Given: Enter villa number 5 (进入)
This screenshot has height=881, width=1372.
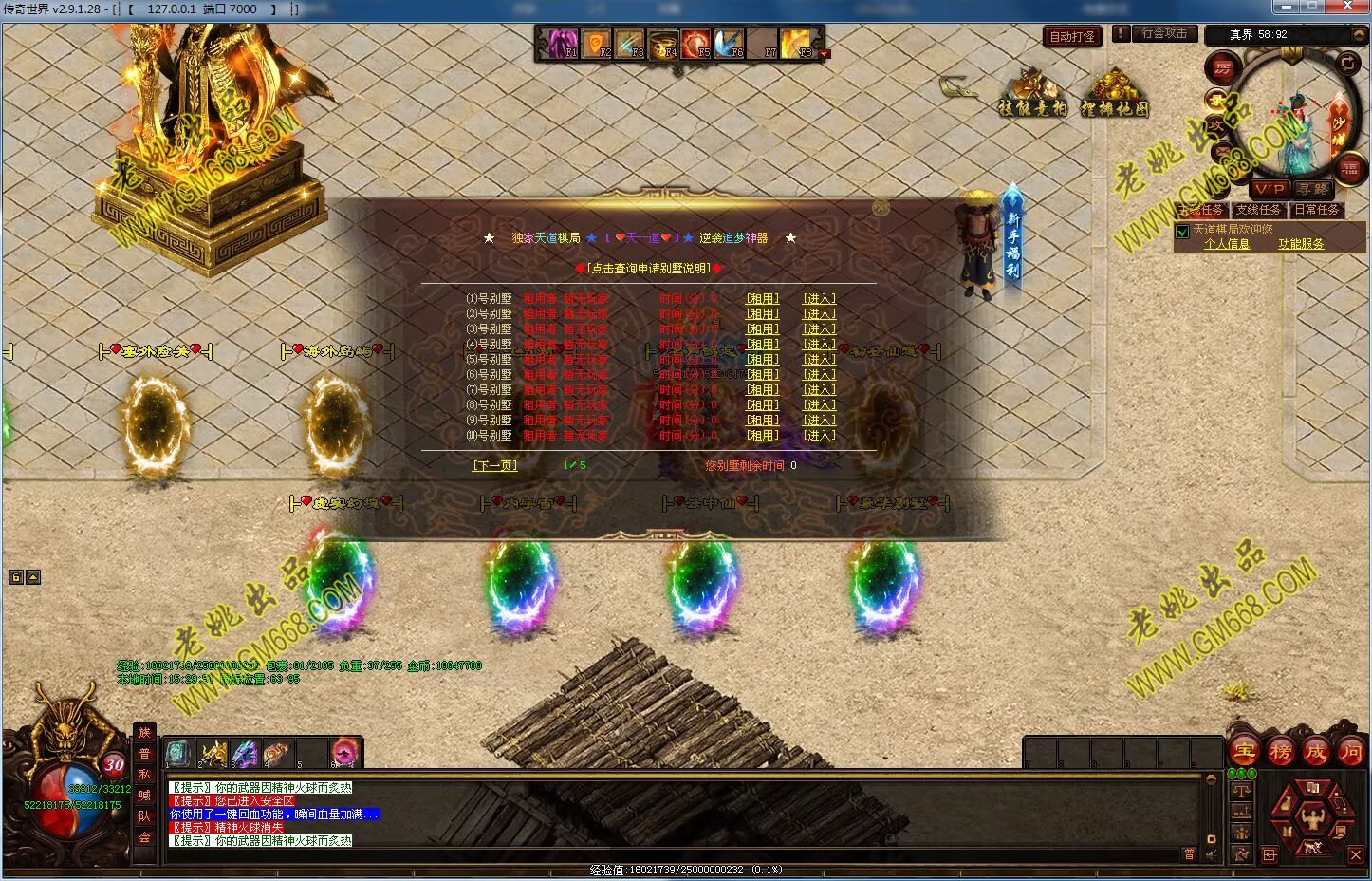Looking at the screenshot, I should pyautogui.click(x=819, y=360).
